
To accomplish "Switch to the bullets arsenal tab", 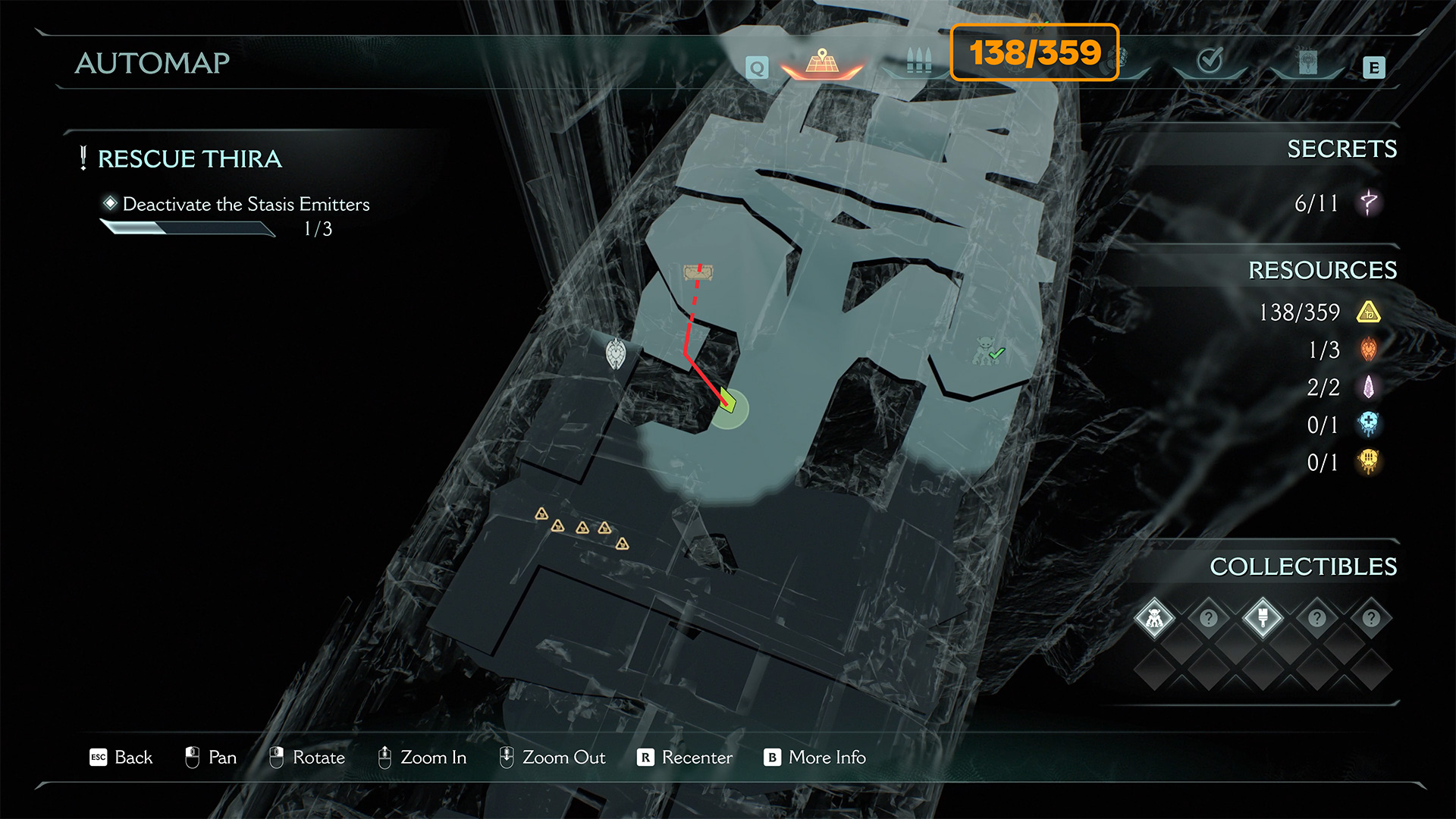I will (x=918, y=62).
